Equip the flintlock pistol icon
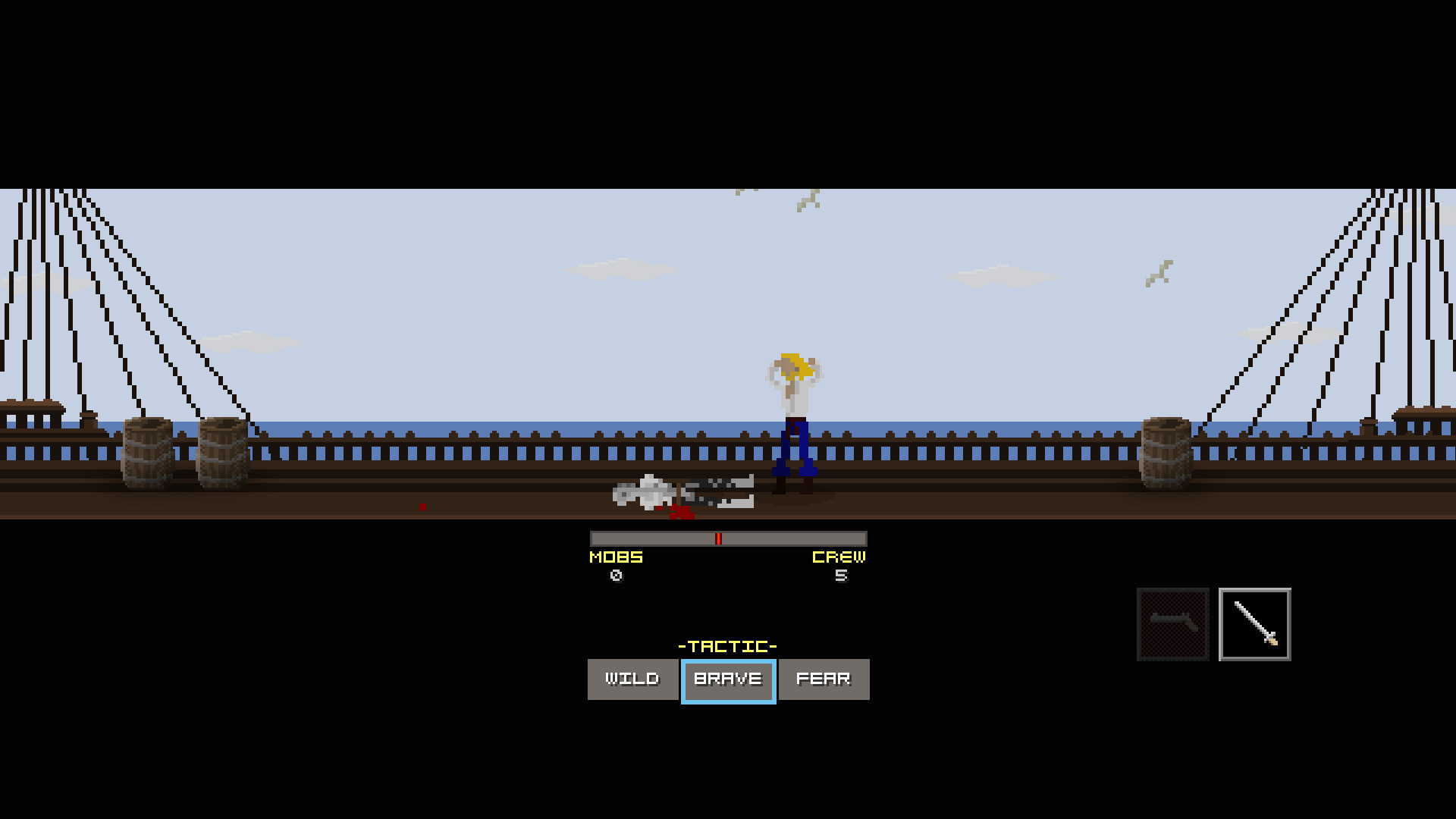This screenshot has height=819, width=1456. [x=1173, y=623]
